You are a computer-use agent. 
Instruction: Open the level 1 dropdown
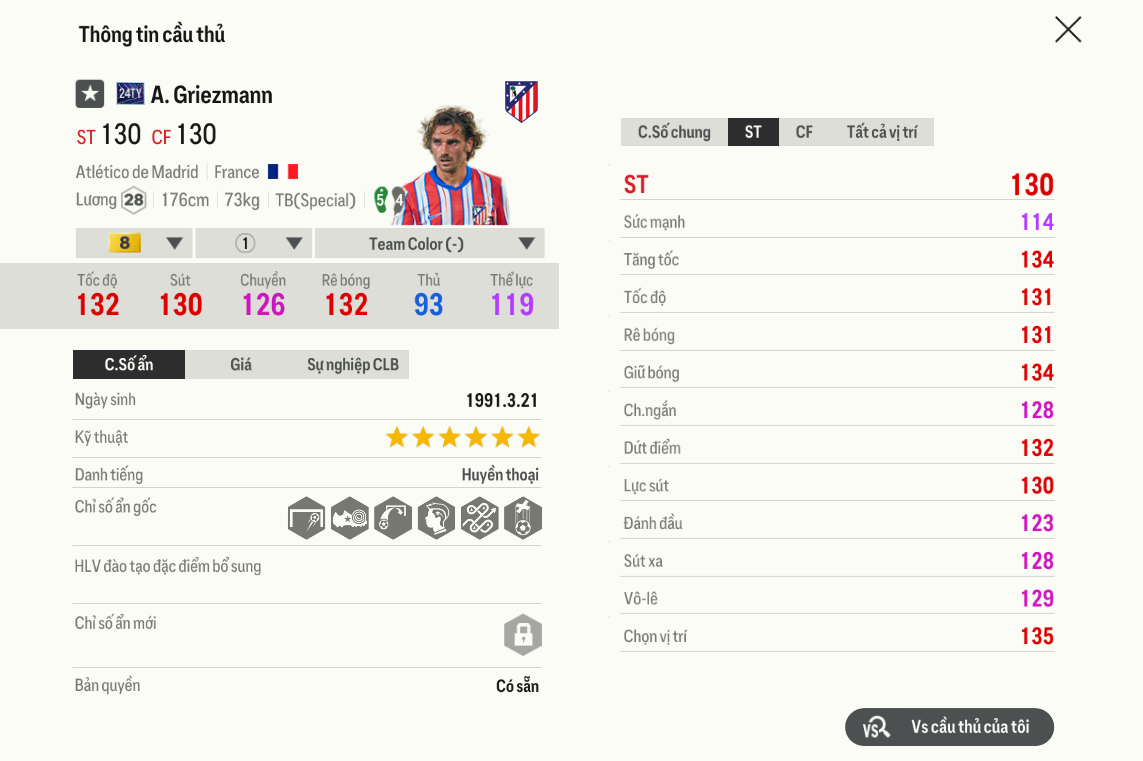(x=254, y=244)
